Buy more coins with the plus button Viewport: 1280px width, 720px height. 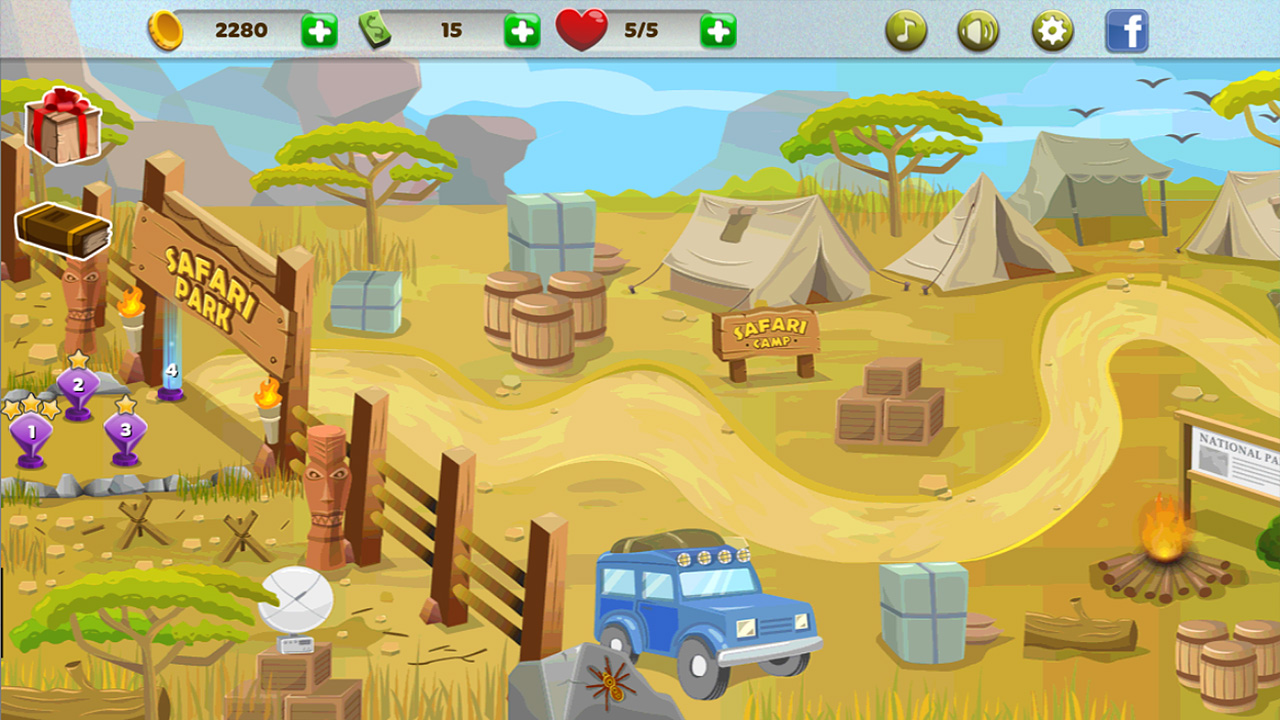click(x=318, y=30)
